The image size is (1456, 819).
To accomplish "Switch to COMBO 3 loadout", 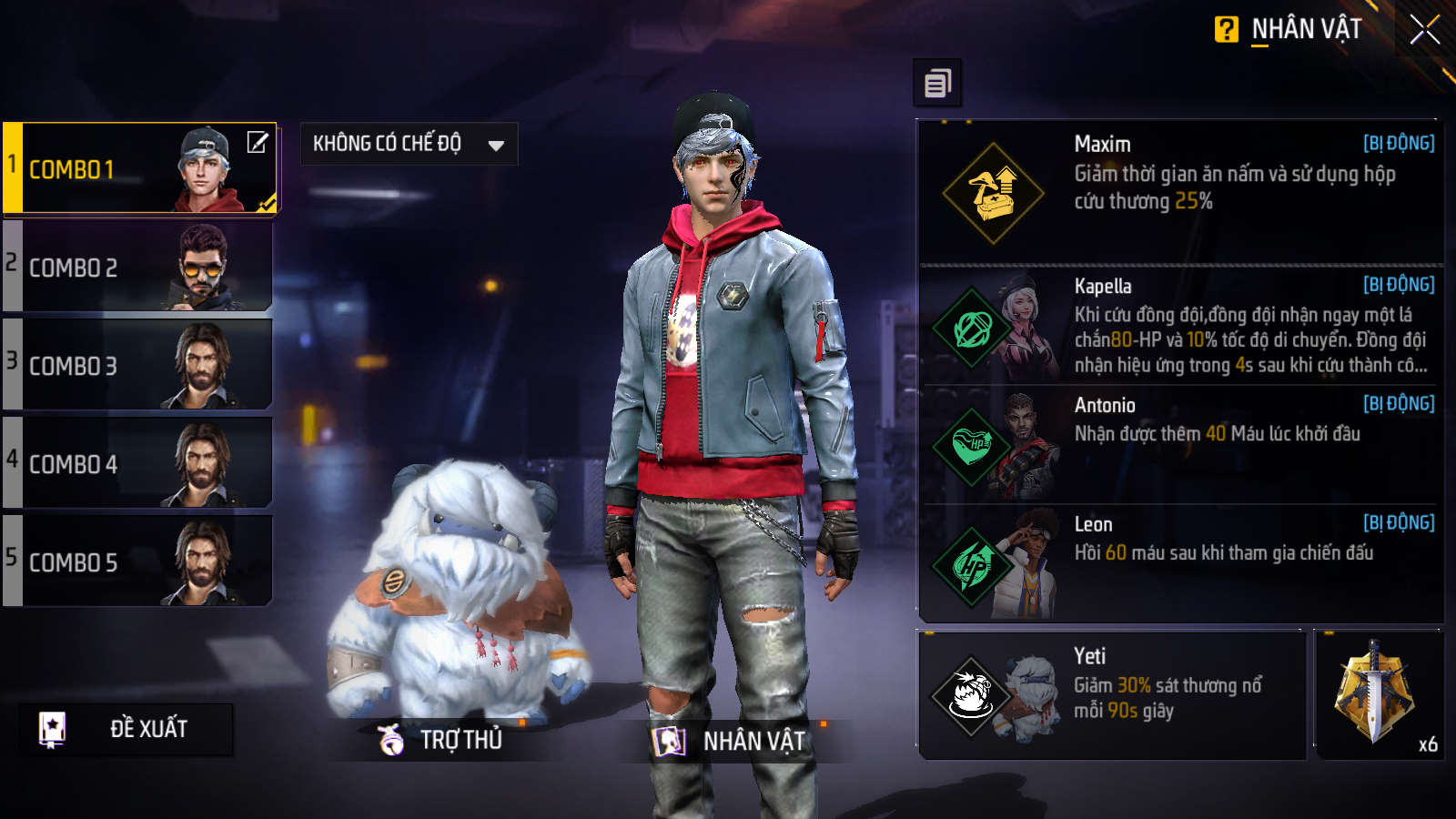I will point(136,366).
